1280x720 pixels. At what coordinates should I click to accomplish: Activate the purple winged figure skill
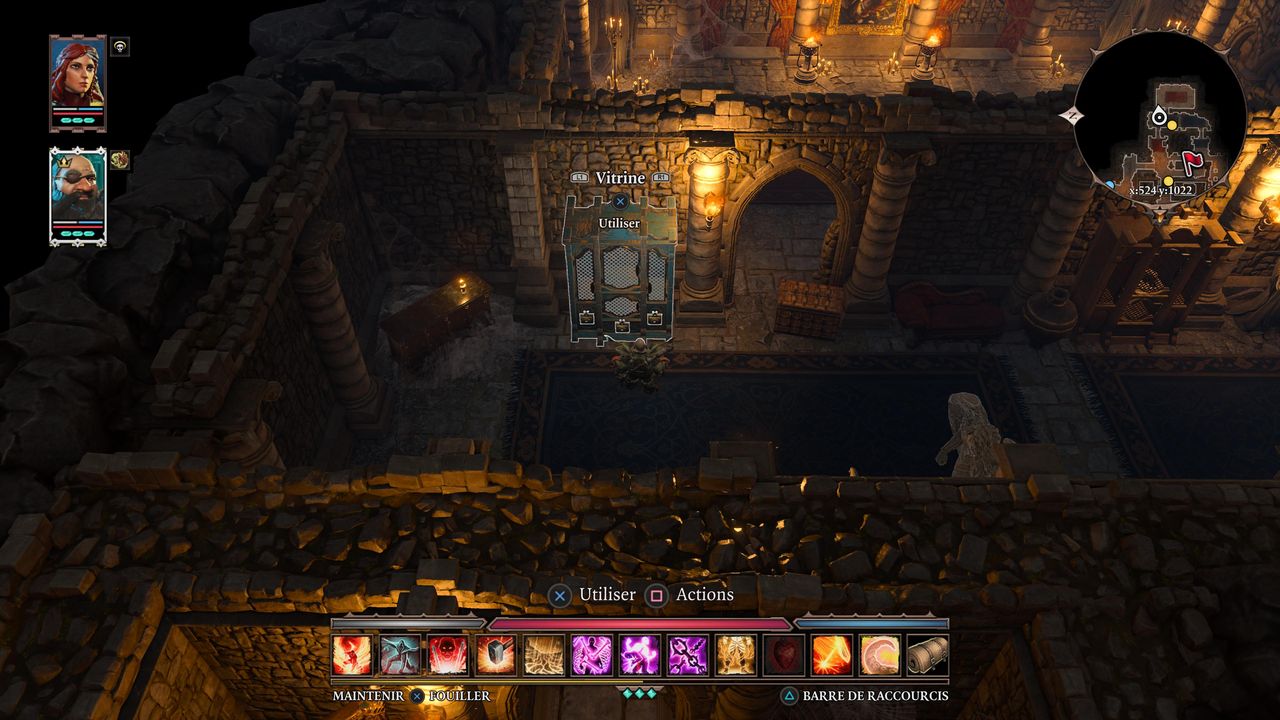pos(592,655)
